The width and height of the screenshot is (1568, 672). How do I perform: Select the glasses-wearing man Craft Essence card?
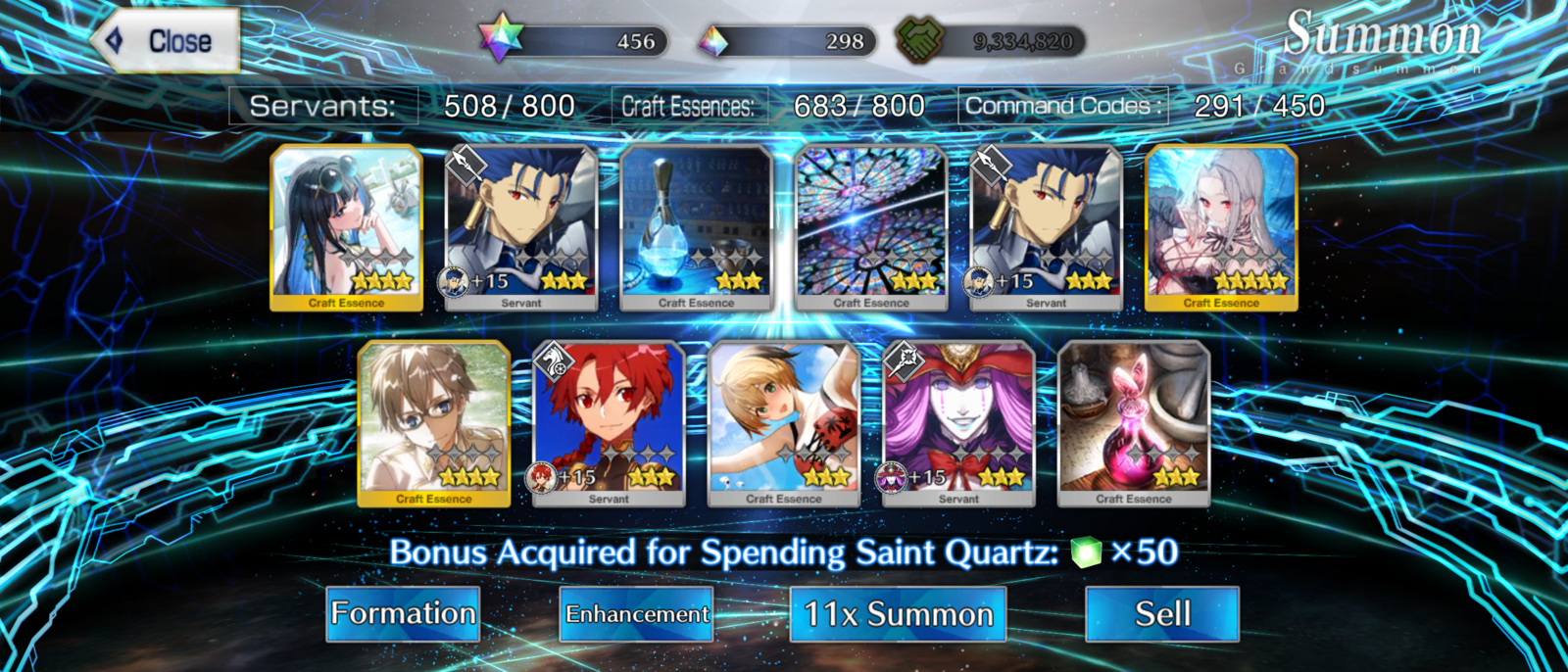[434, 423]
